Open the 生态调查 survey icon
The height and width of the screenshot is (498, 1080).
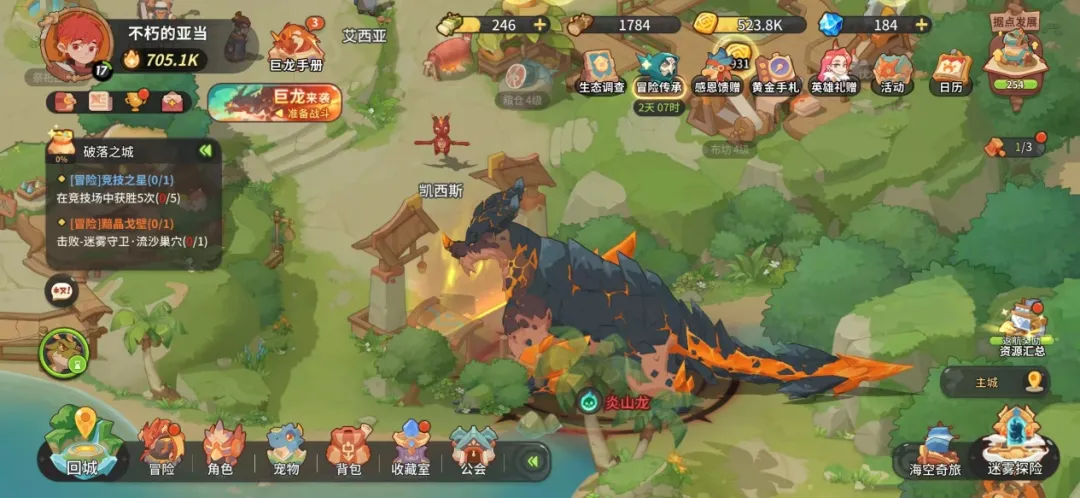[x=602, y=70]
